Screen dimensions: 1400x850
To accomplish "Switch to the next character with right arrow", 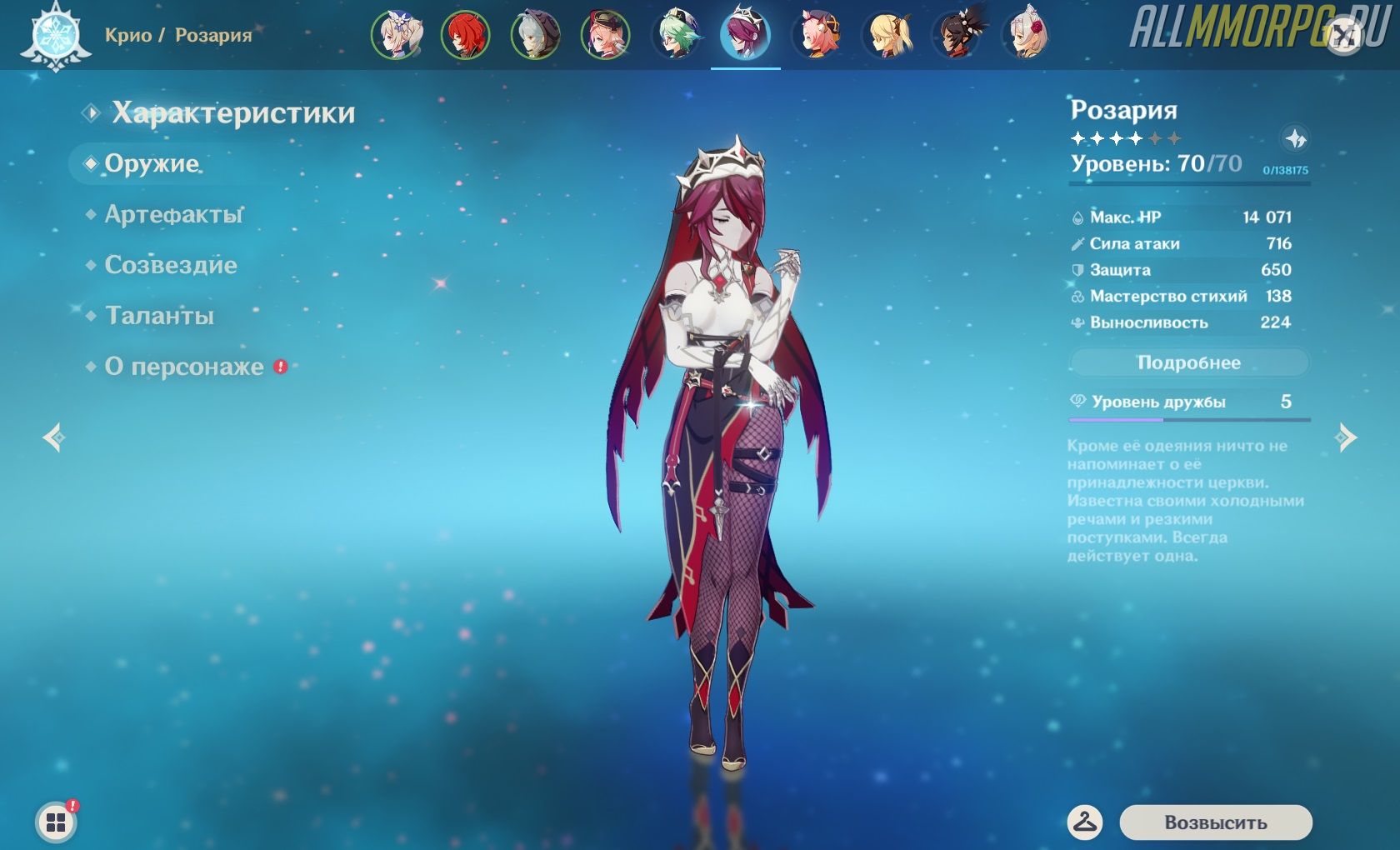I will (x=1345, y=437).
